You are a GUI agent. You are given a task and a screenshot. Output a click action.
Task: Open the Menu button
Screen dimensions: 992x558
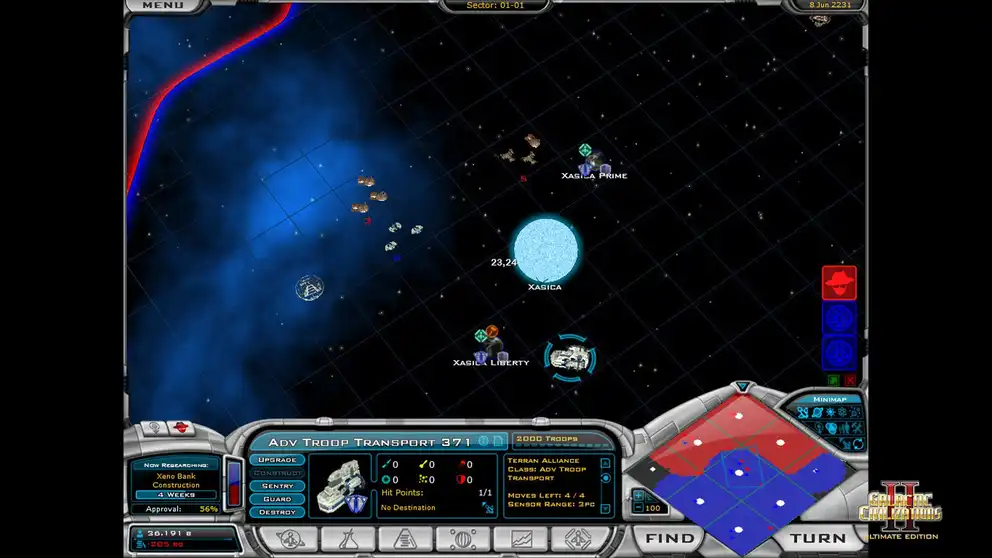click(x=162, y=6)
